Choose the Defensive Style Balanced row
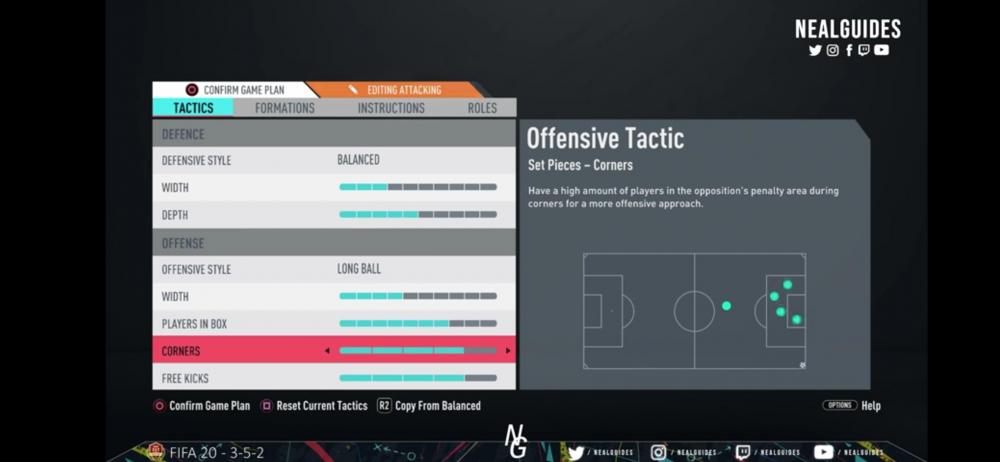 click(334, 160)
